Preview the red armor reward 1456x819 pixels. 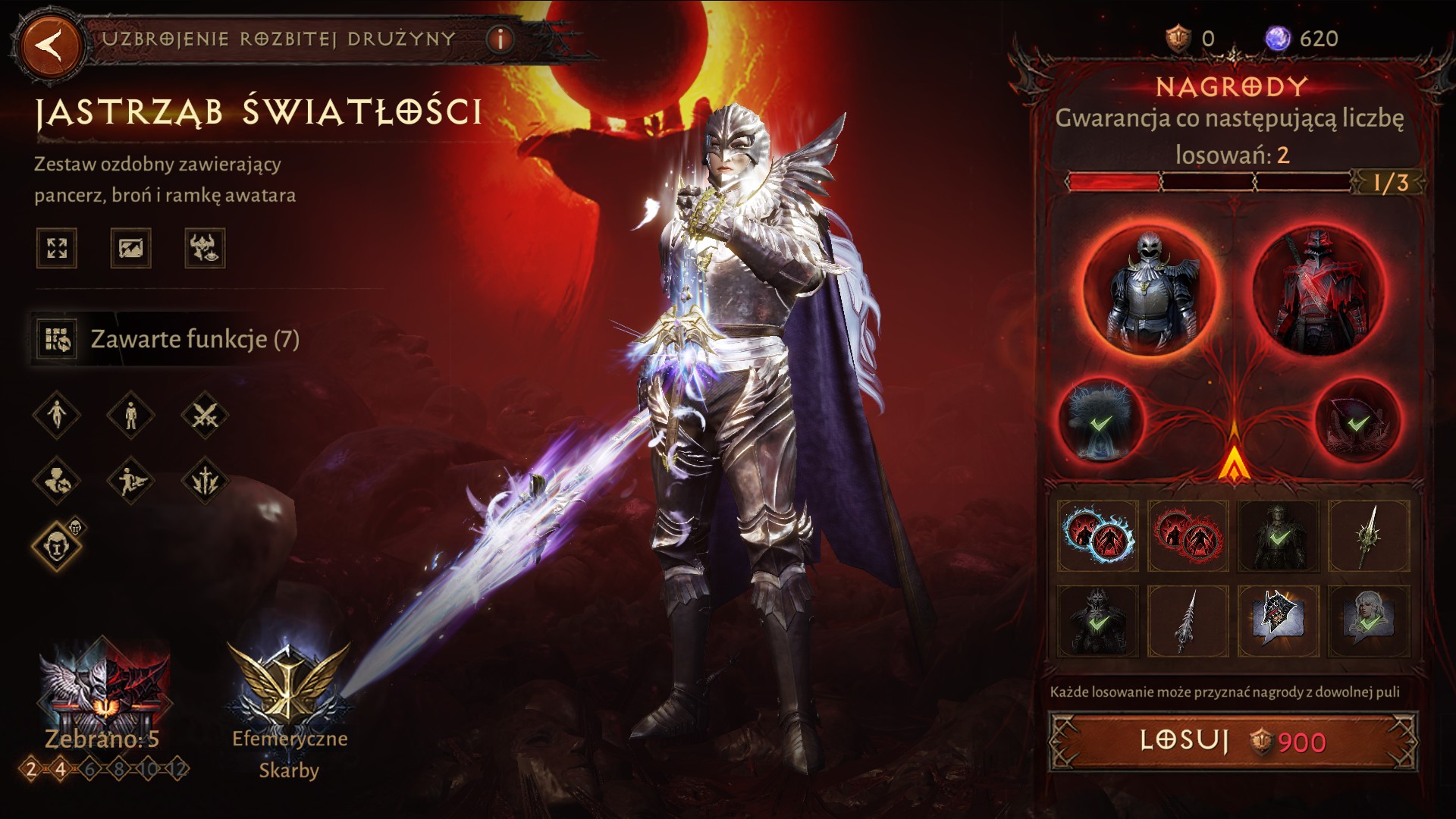tap(1318, 291)
